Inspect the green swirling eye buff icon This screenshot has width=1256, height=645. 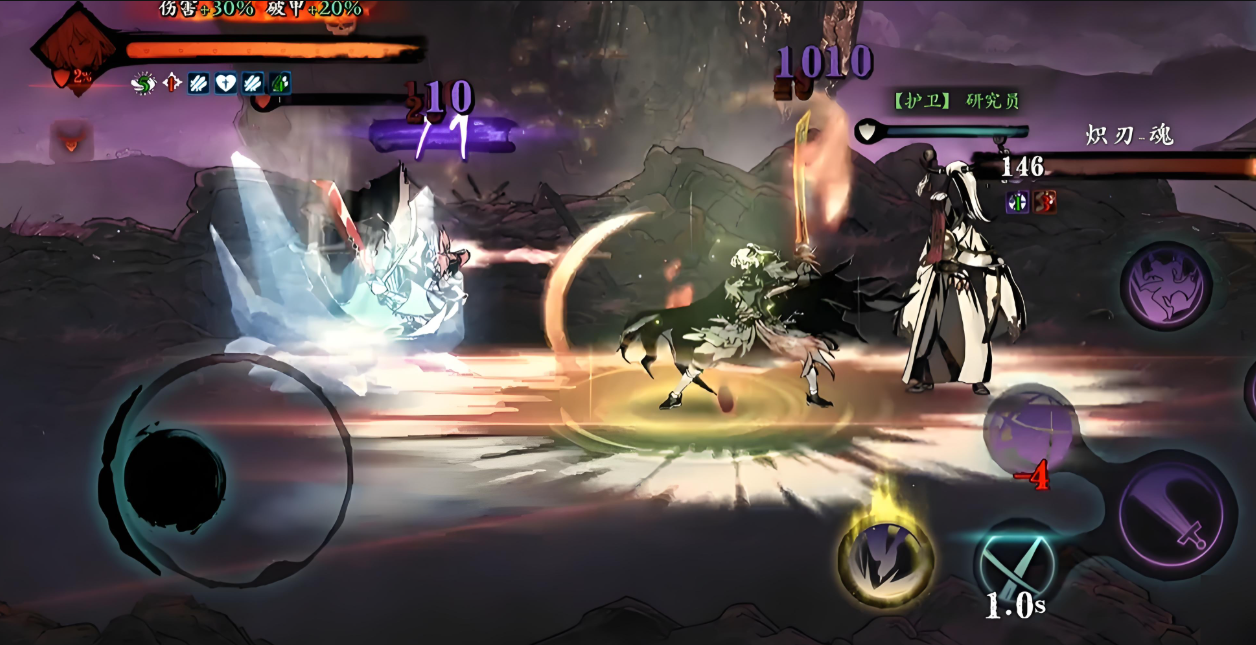click(144, 84)
